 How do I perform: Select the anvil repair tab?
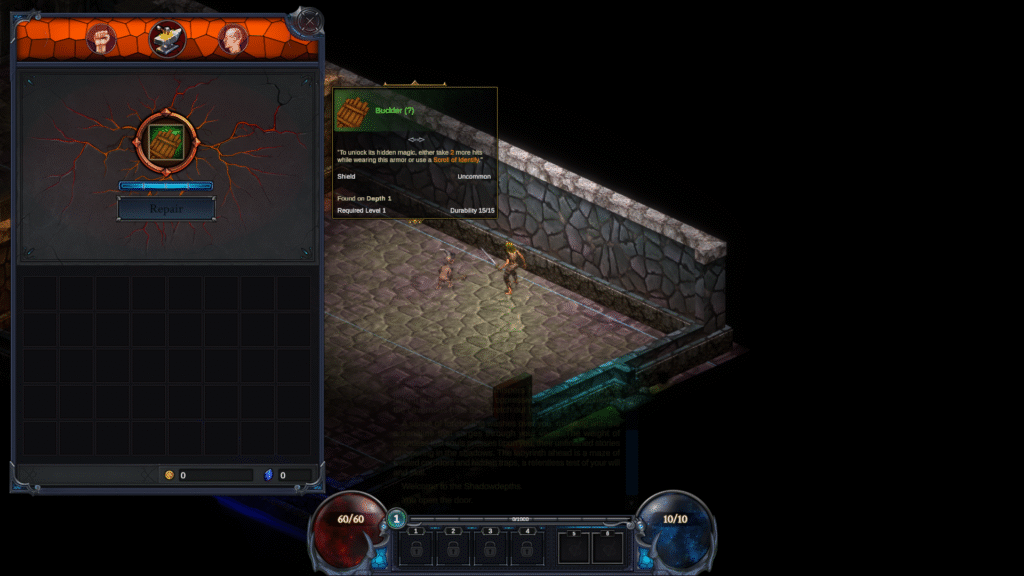pos(167,38)
